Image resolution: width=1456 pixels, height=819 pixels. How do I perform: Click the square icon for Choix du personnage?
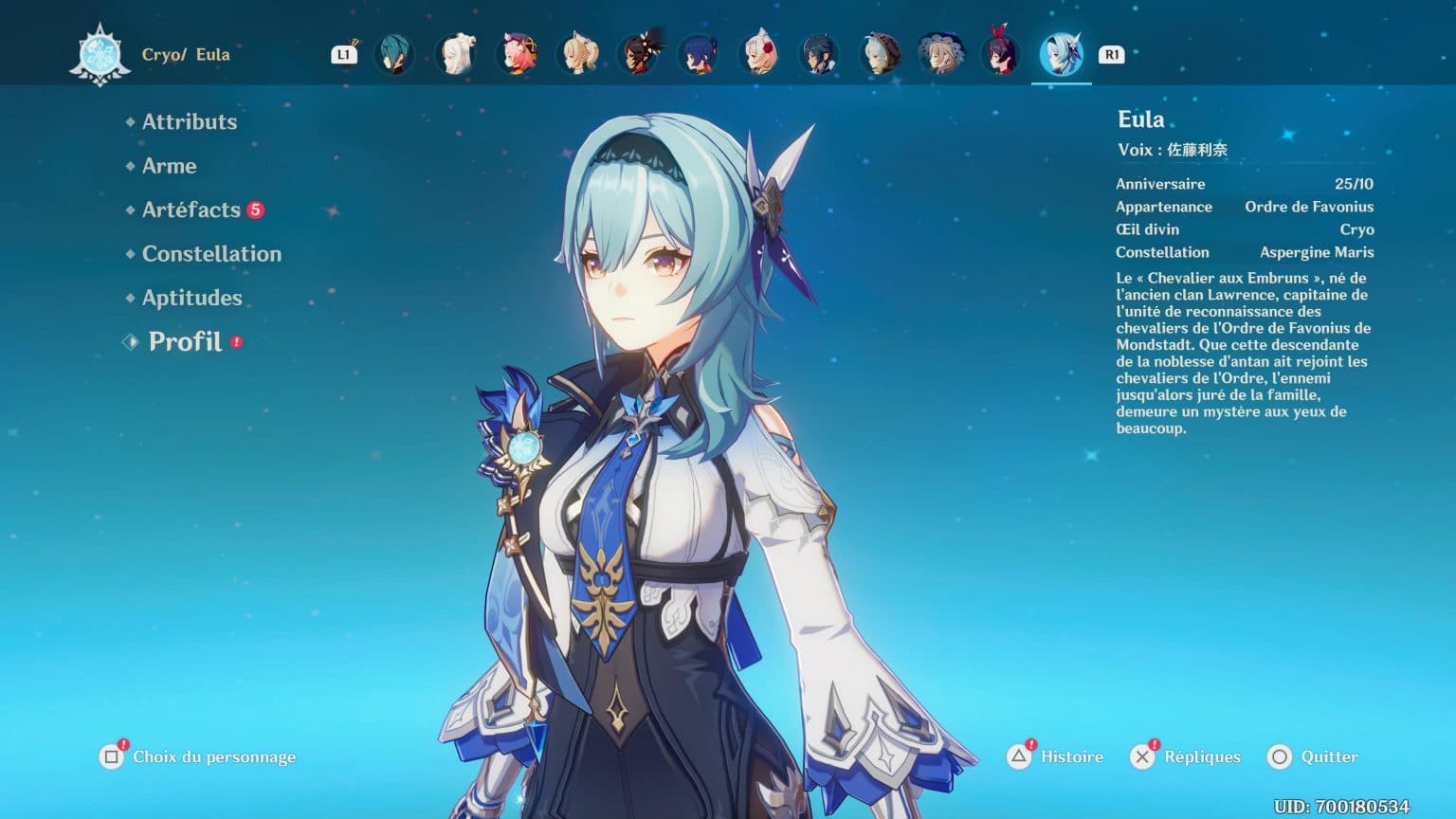110,756
